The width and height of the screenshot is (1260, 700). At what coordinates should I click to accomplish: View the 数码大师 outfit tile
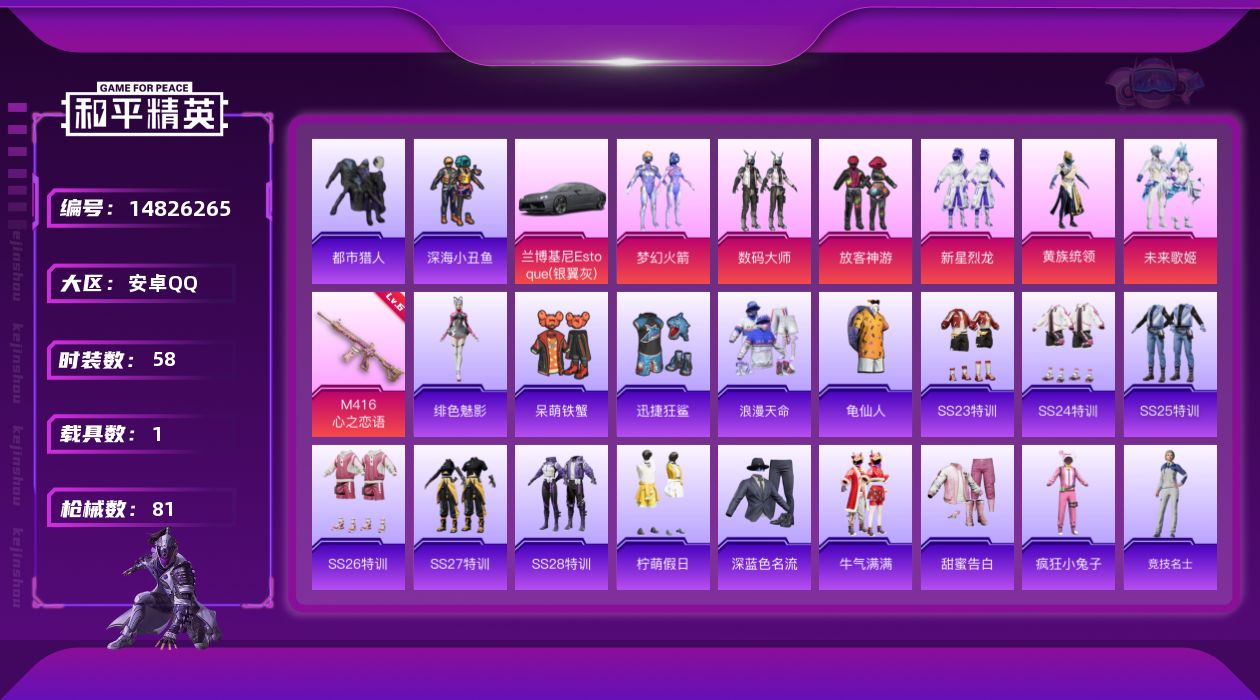pyautogui.click(x=764, y=211)
